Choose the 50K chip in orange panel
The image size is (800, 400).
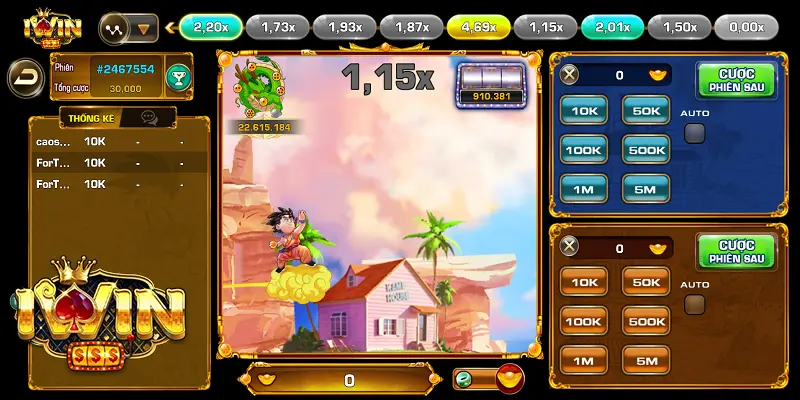(646, 282)
